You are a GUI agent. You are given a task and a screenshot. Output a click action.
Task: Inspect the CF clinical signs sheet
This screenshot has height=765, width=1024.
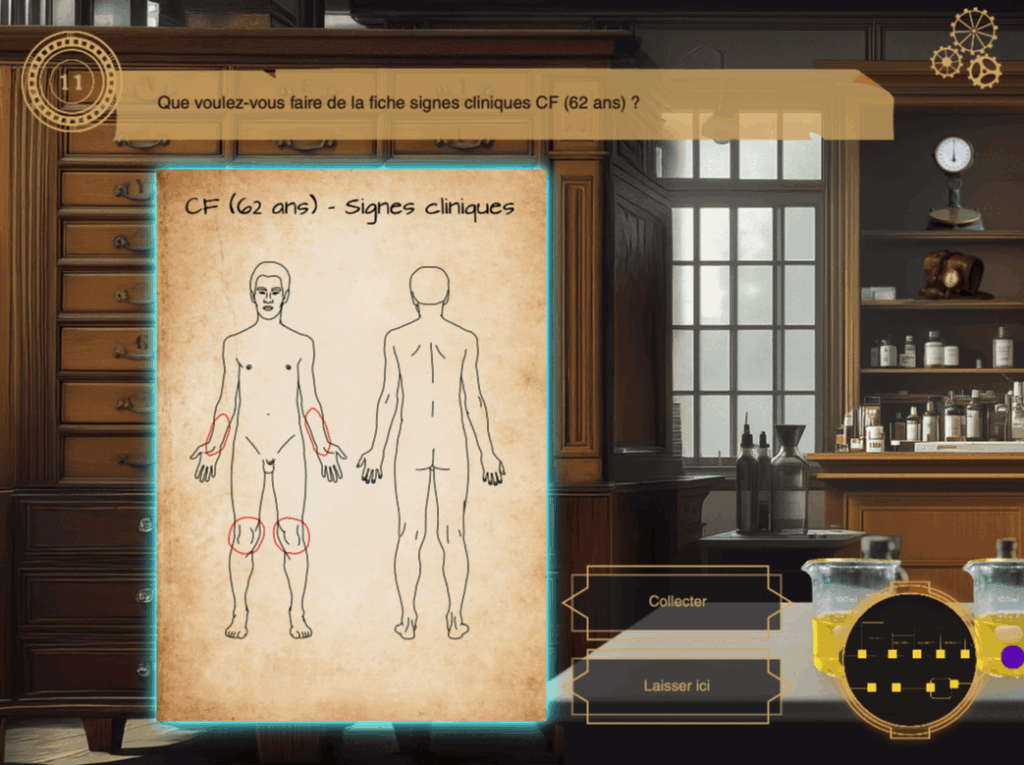pos(352,444)
